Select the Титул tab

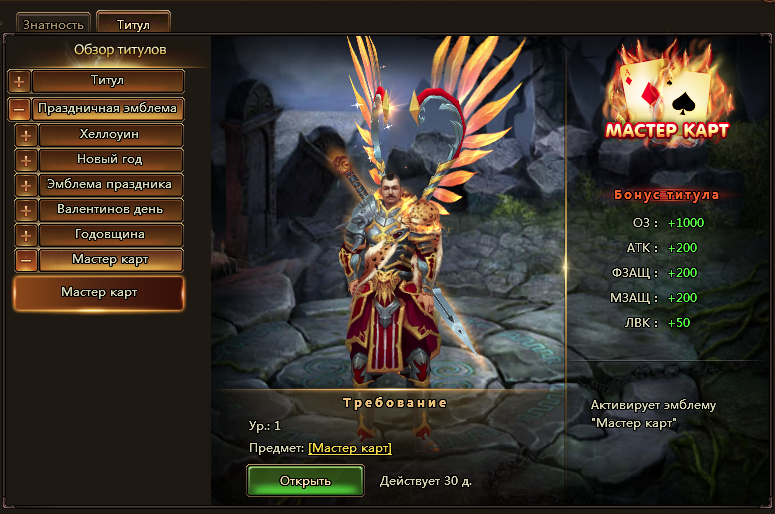click(x=133, y=23)
